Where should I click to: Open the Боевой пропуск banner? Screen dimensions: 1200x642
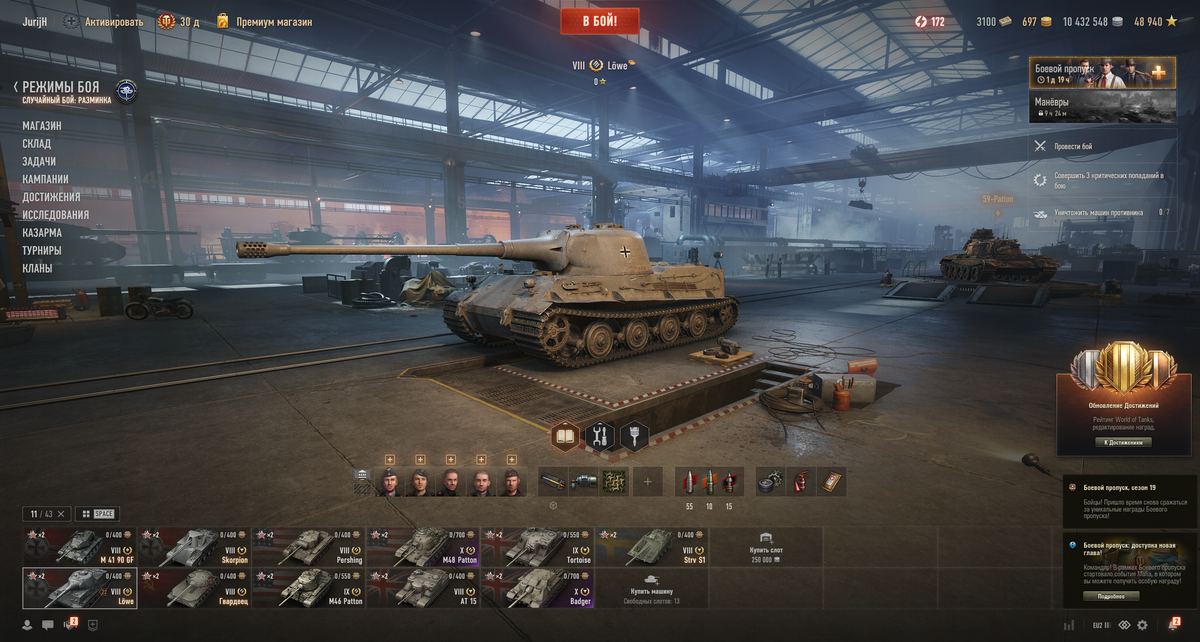point(1102,73)
